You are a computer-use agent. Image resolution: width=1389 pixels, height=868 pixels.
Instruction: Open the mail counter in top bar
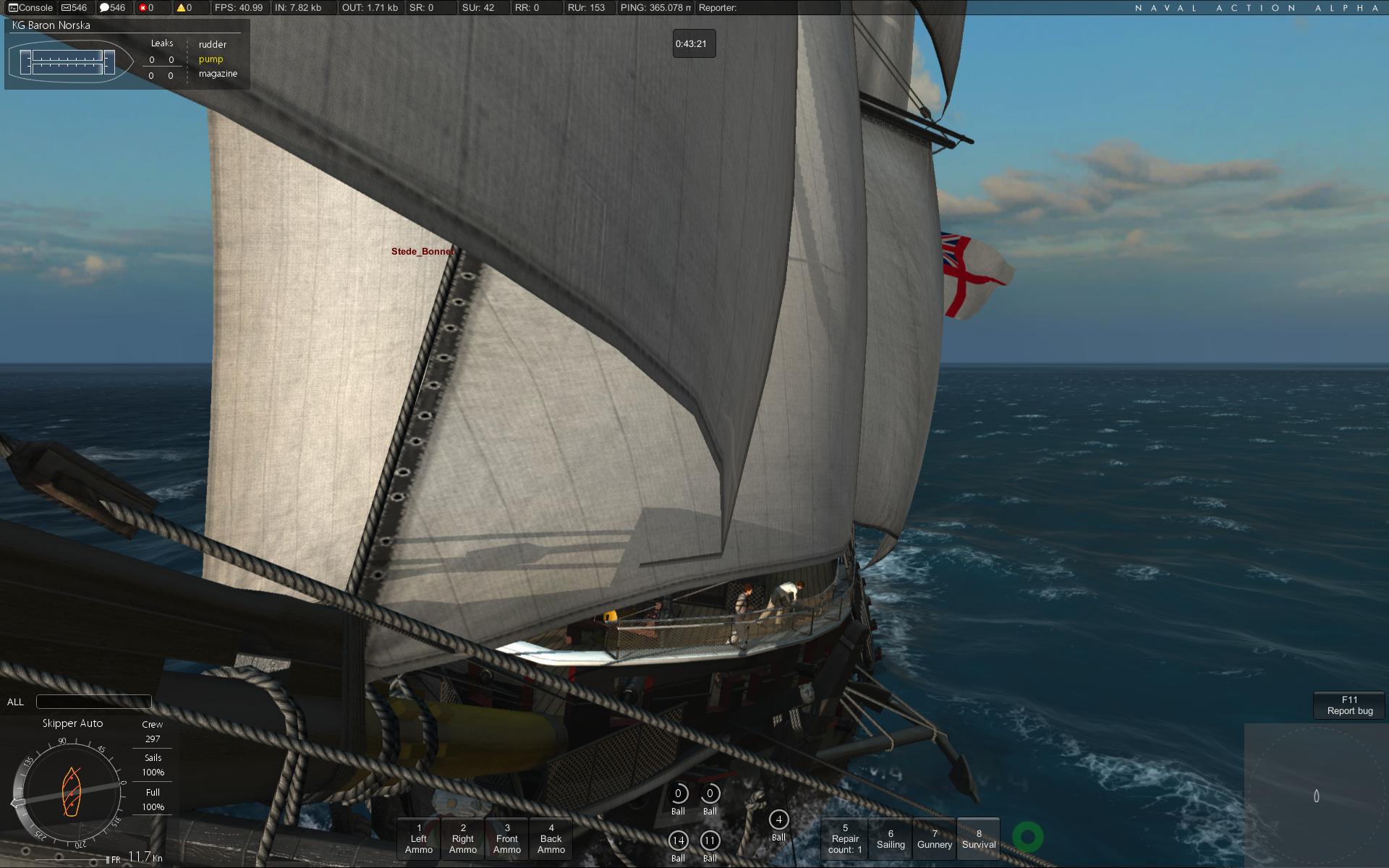pyautogui.click(x=75, y=8)
